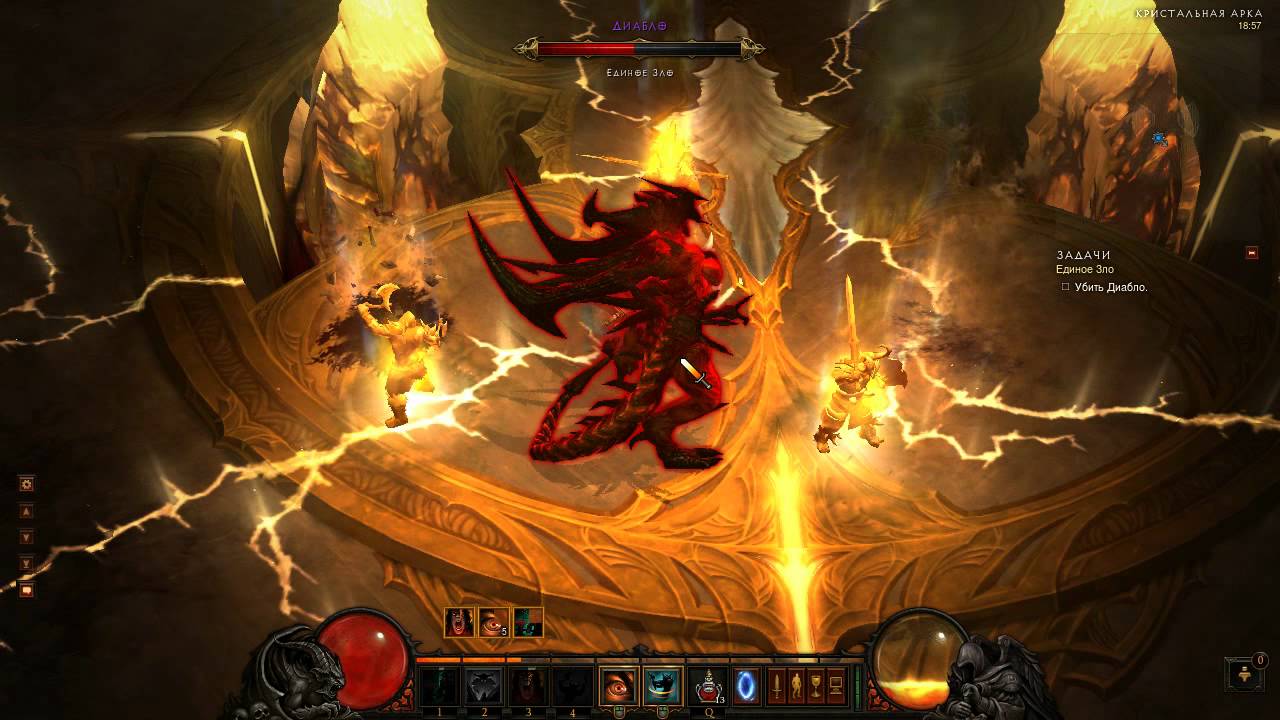
Task: Open the minimap with the blue player marker
Action: click(1160, 139)
